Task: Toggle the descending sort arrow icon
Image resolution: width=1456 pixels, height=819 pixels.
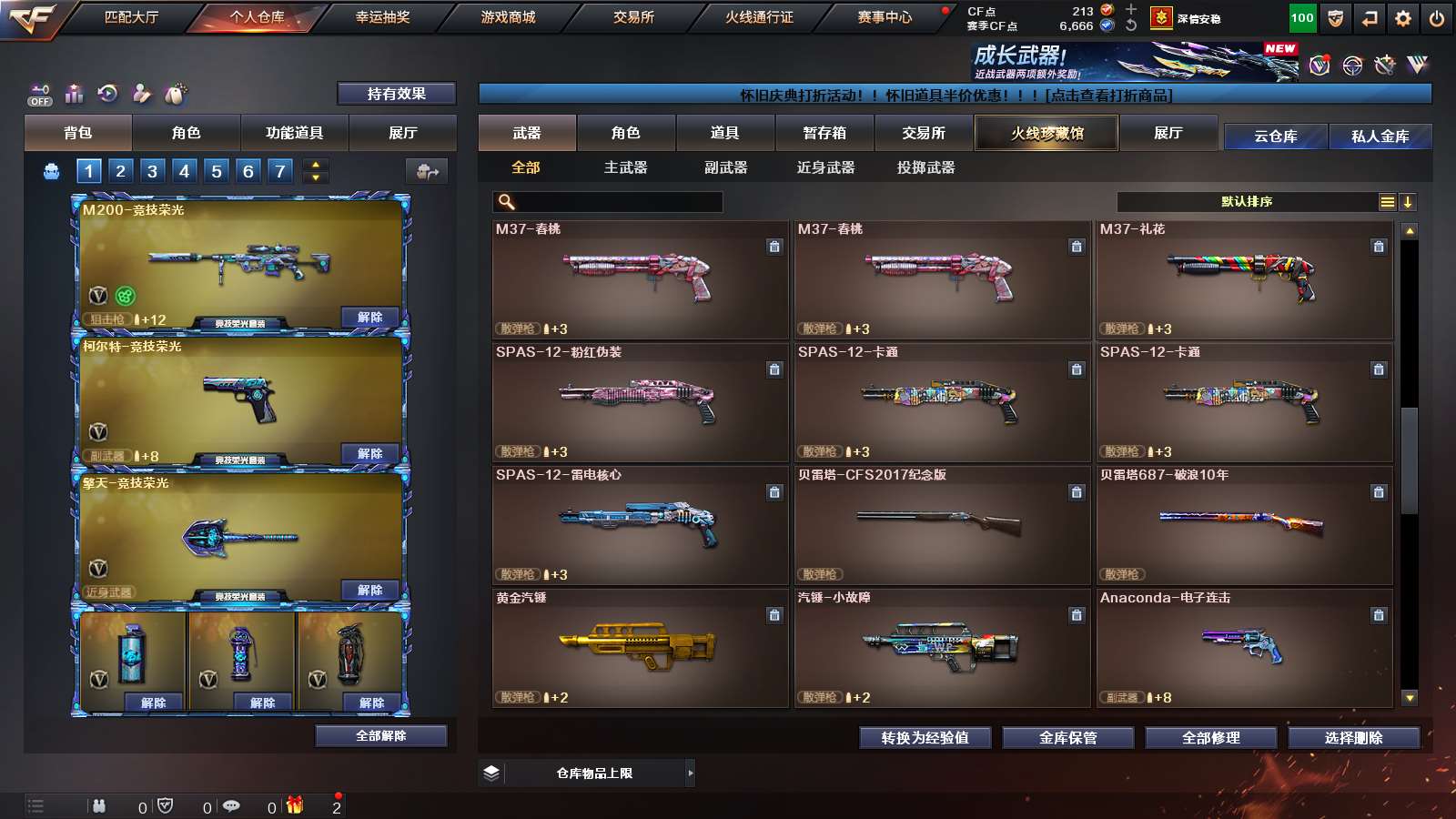Action: pos(1406,201)
